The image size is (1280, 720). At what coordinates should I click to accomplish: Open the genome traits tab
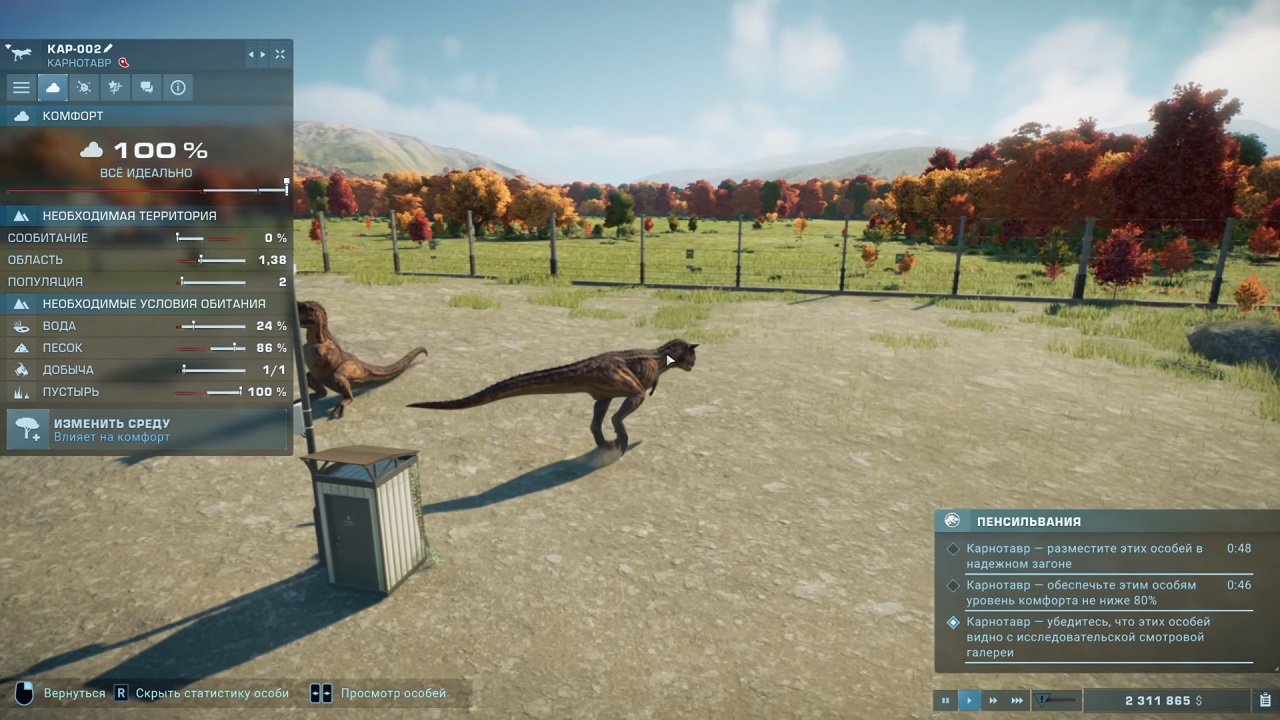[x=116, y=88]
